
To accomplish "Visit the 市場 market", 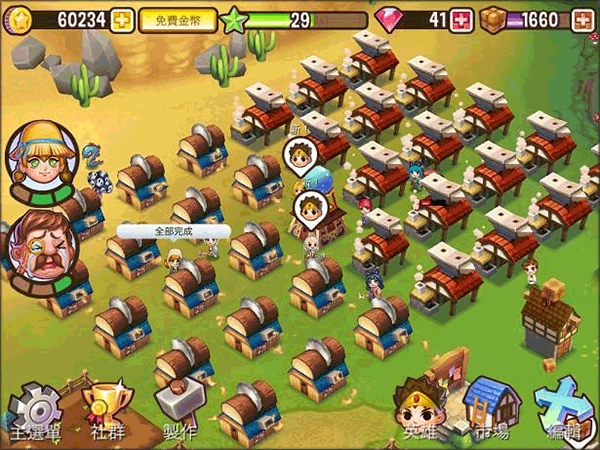I will click(x=491, y=408).
